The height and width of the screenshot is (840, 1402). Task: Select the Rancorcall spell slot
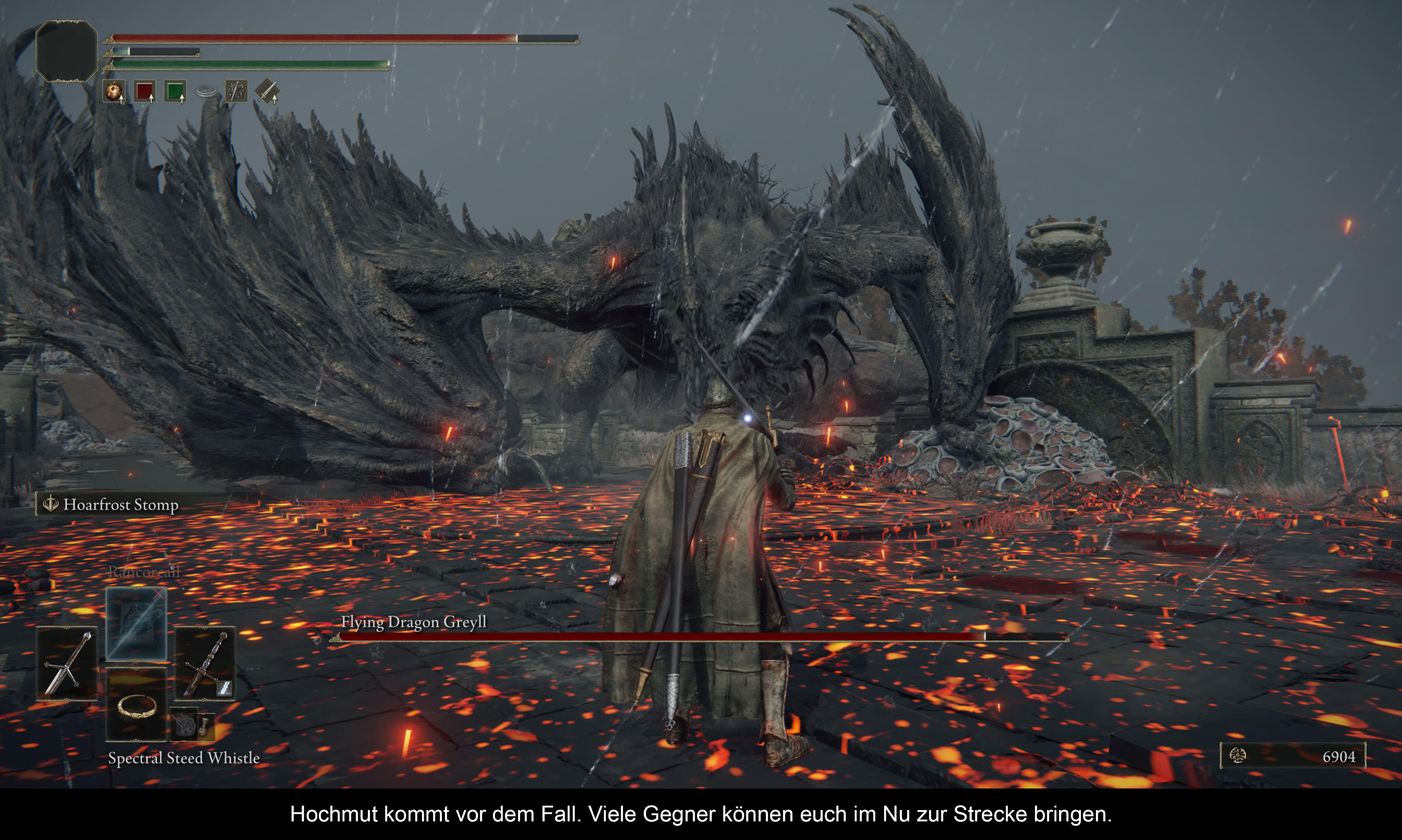point(136,623)
